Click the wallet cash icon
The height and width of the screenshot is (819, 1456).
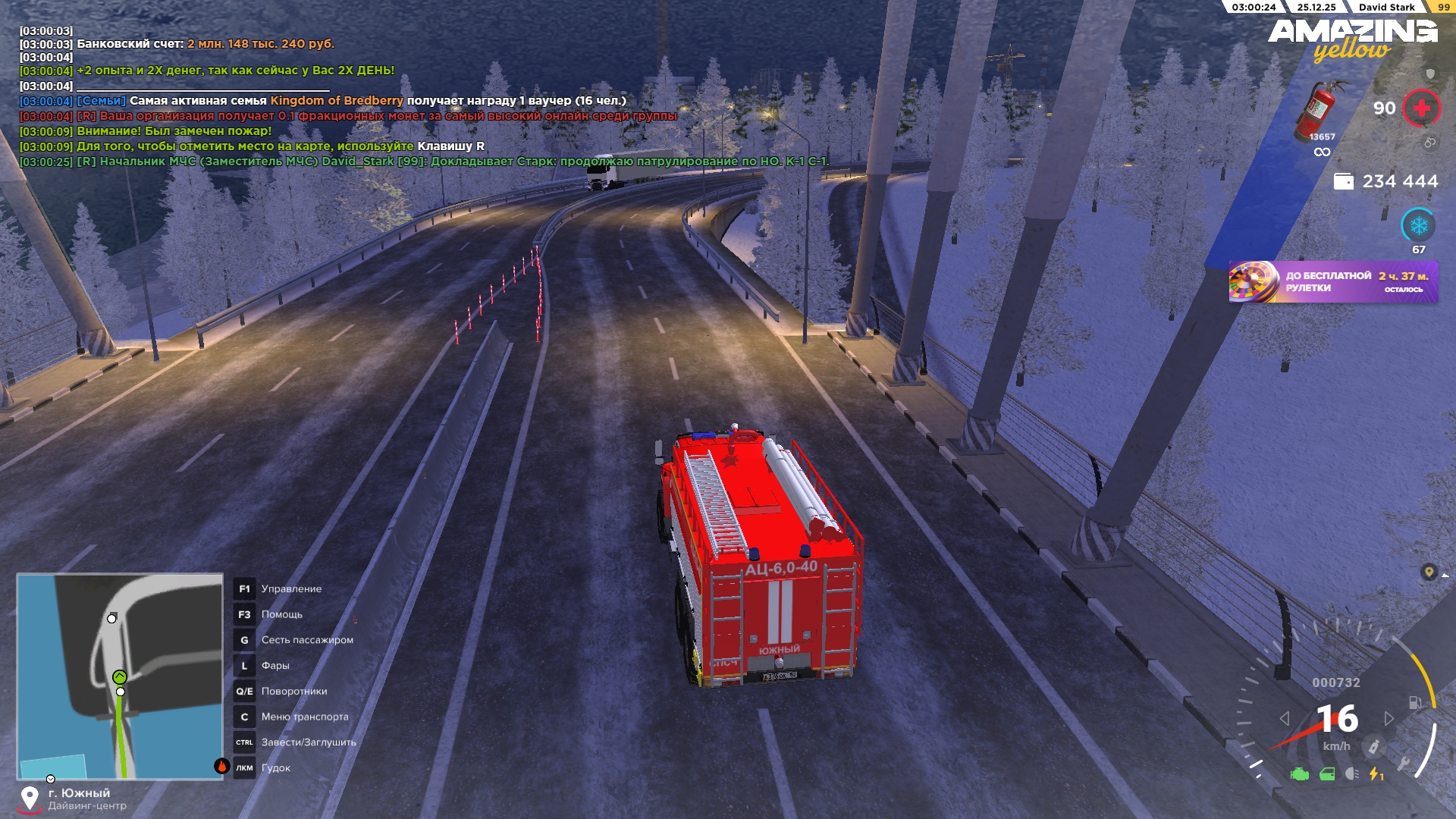1343,181
